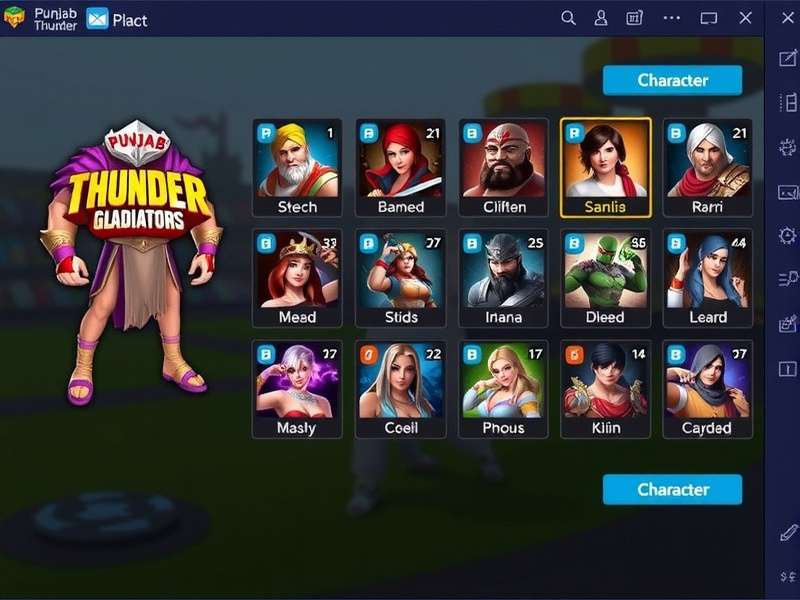Select the green Dleed character tile
Viewport: 800px width, 600px height.
pyautogui.click(x=606, y=278)
